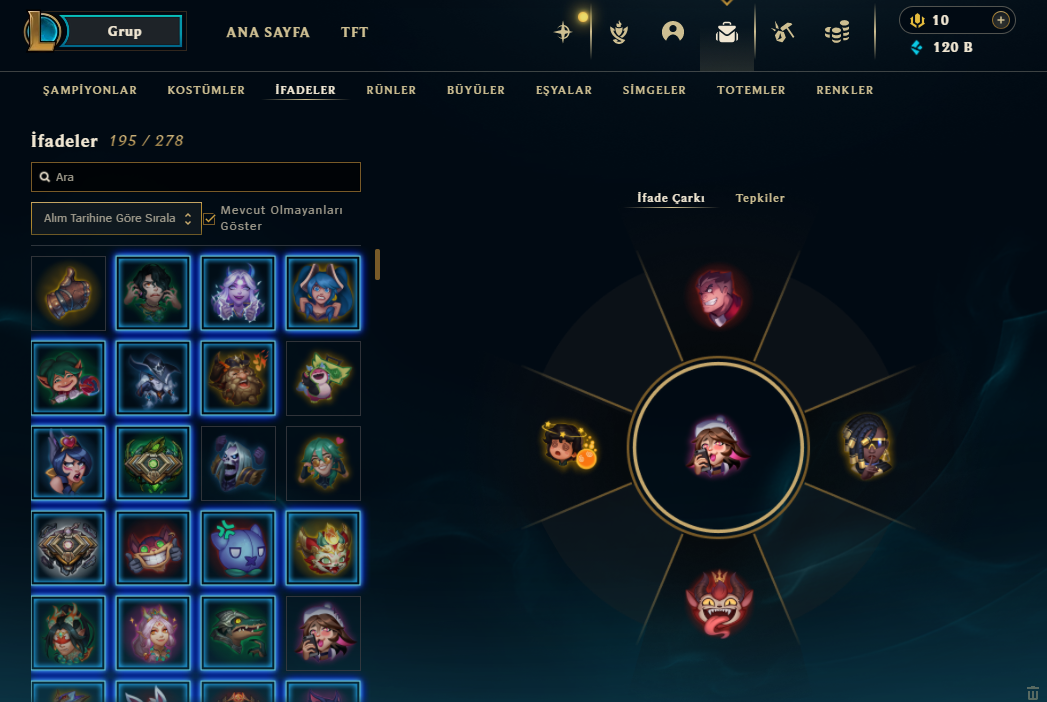Open the Alım Tarihine Göre Sırala dropdown

pos(116,218)
